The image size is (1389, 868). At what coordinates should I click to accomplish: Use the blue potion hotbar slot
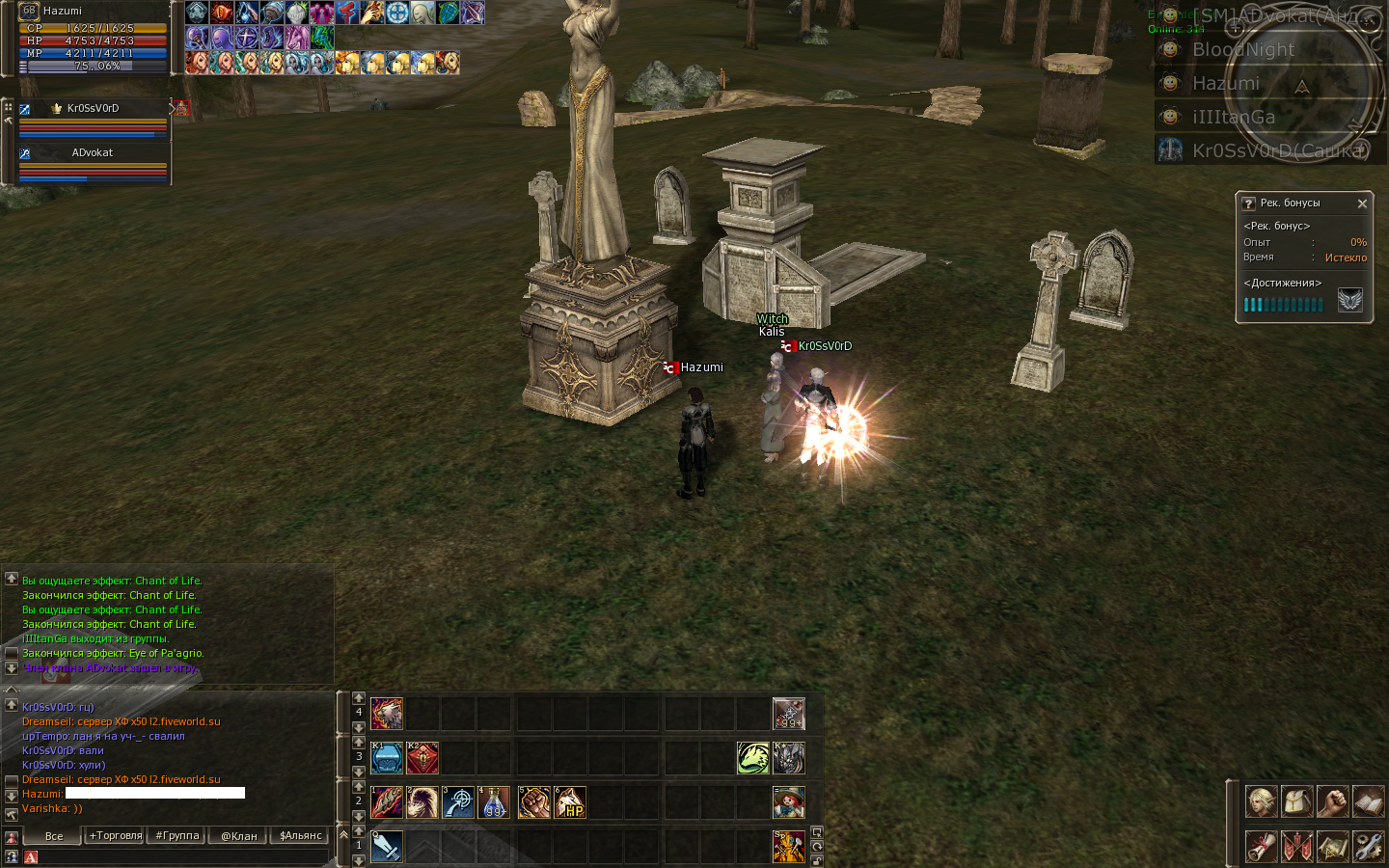[x=494, y=802]
